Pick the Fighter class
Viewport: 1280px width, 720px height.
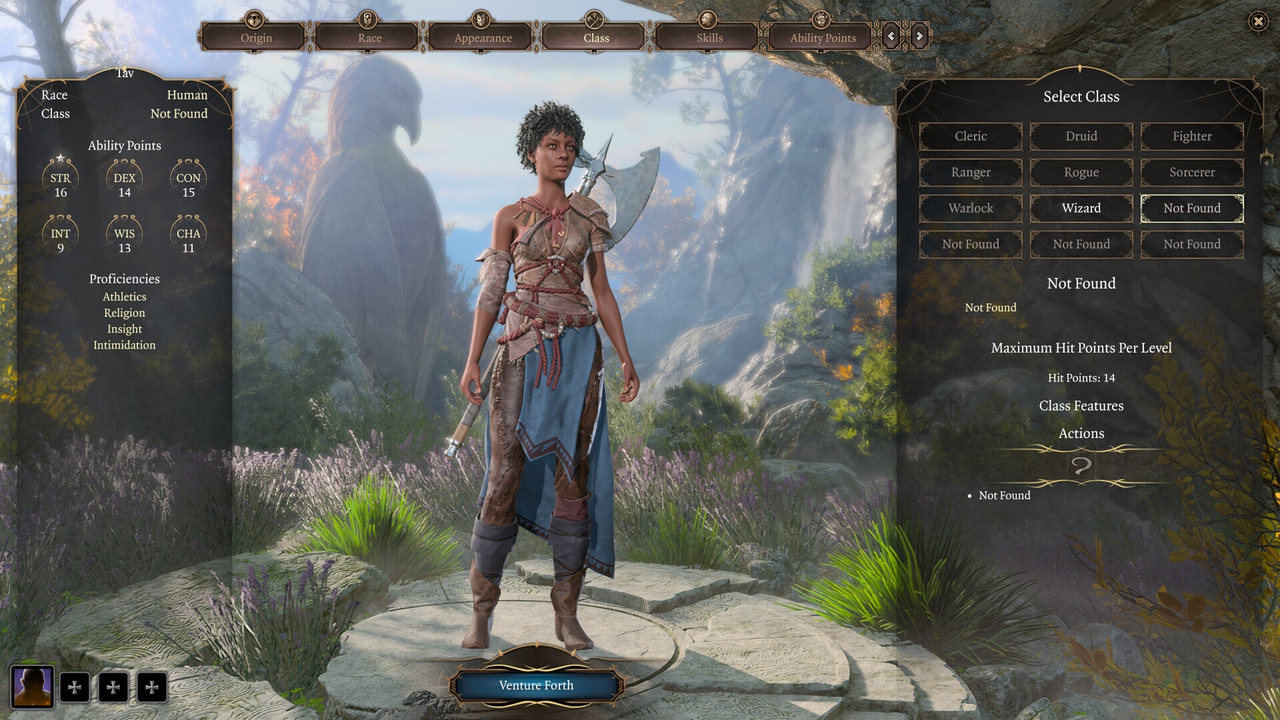pos(1192,136)
